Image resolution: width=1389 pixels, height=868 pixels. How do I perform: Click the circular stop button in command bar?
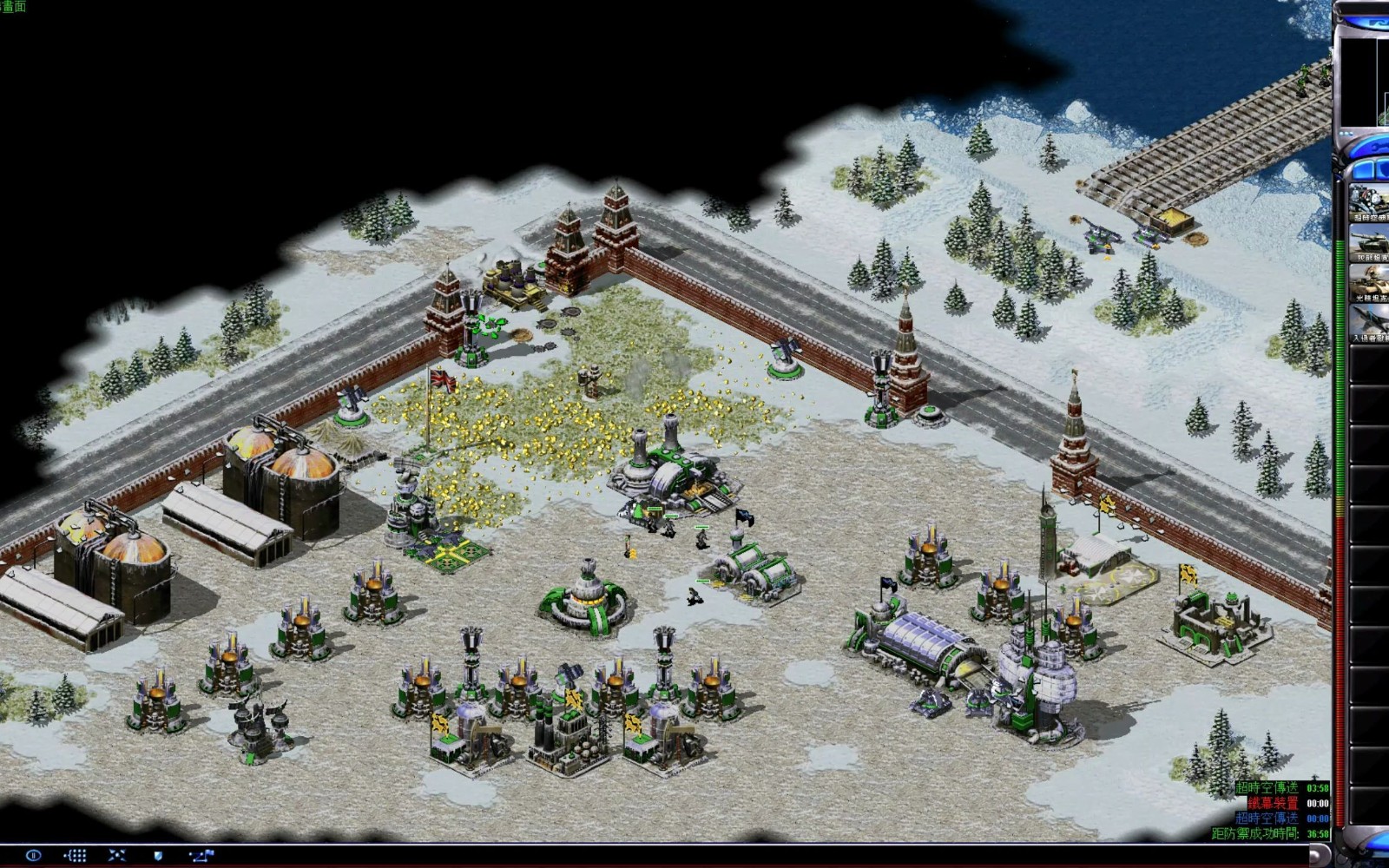(x=33, y=855)
